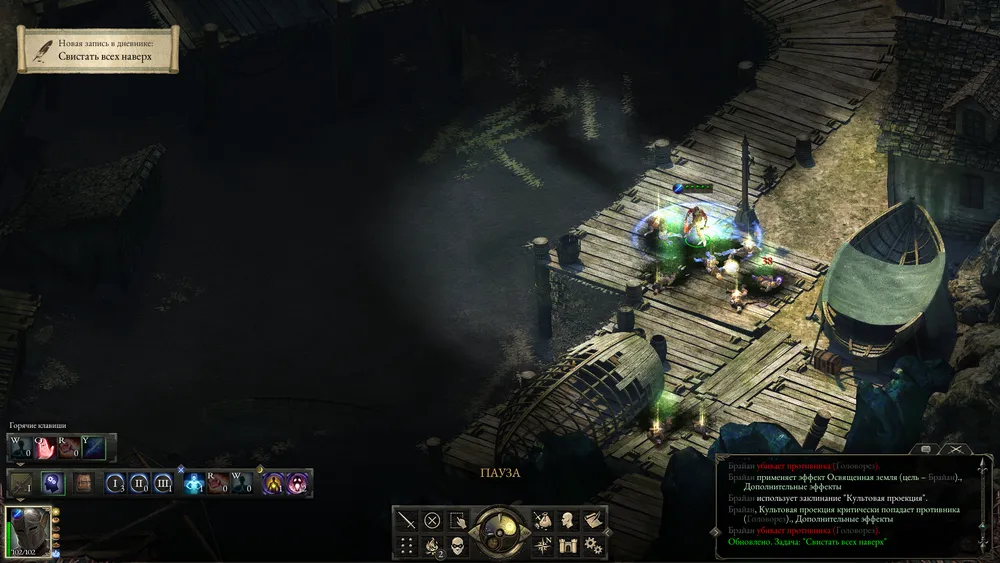Screen dimensions: 1000x563
Task: Rest at the campfire icon
Action: (432, 546)
